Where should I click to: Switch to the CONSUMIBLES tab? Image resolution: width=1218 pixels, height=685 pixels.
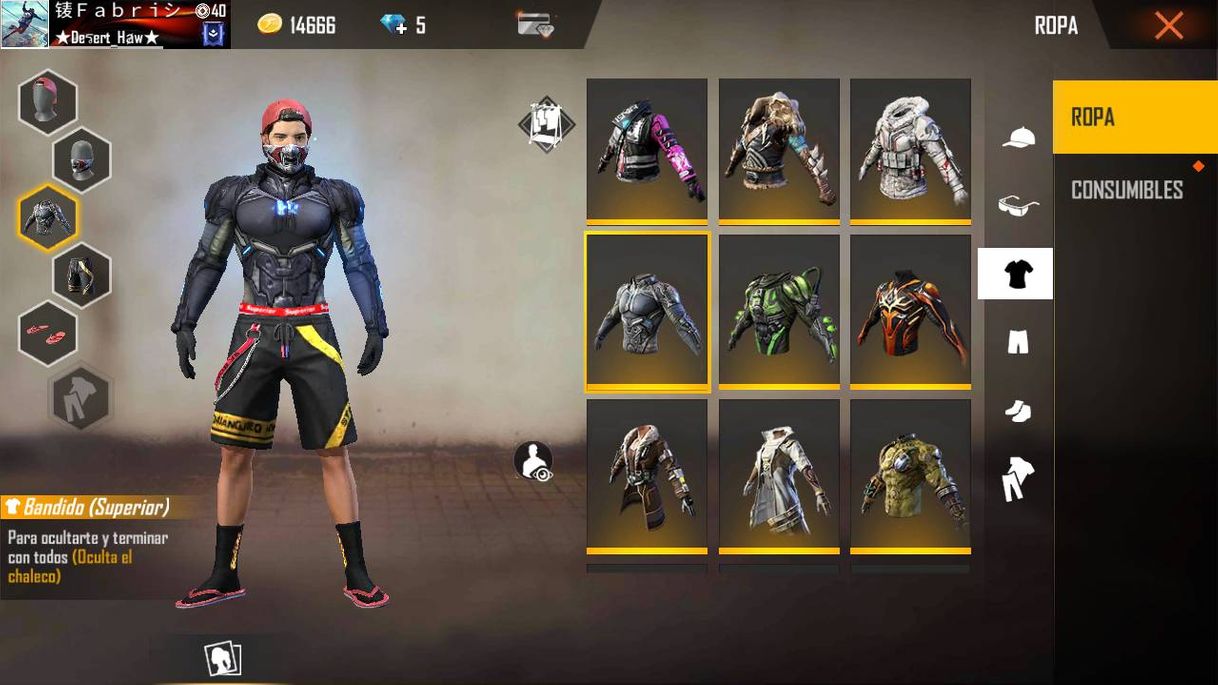click(x=1127, y=190)
